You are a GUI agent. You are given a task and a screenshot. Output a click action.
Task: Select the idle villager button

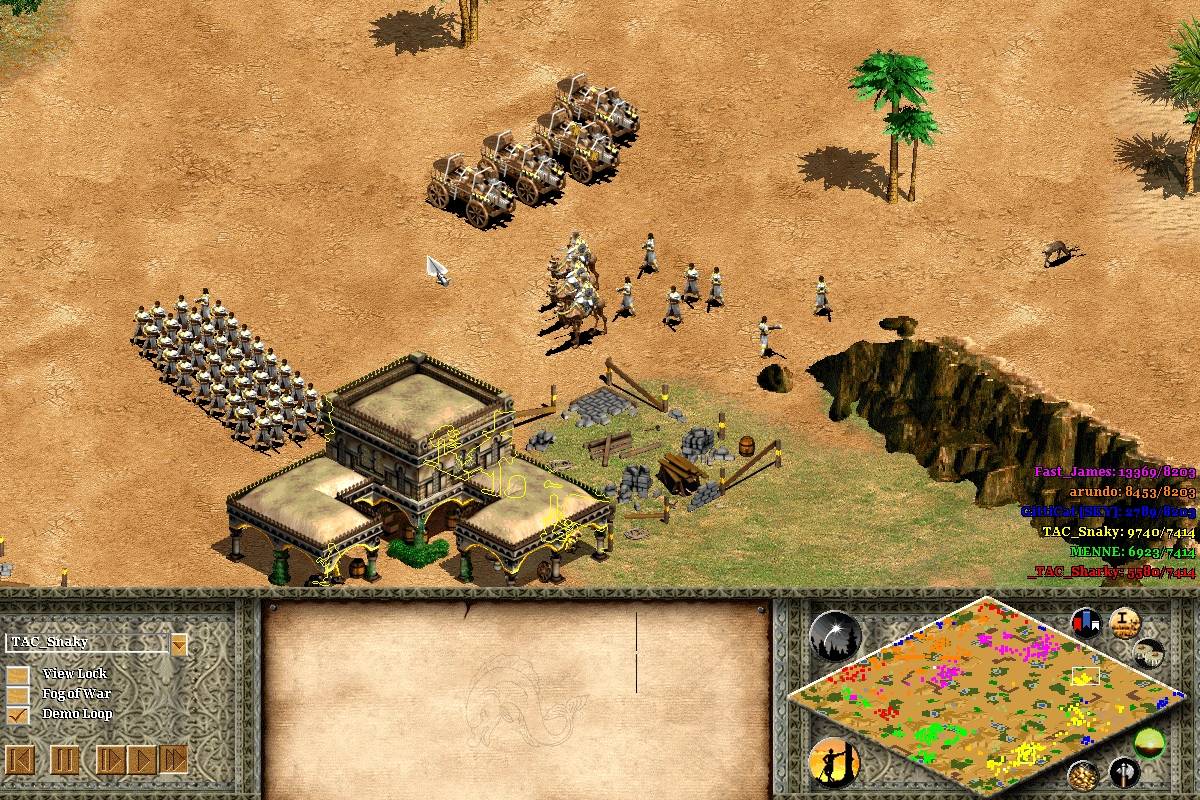(834, 761)
